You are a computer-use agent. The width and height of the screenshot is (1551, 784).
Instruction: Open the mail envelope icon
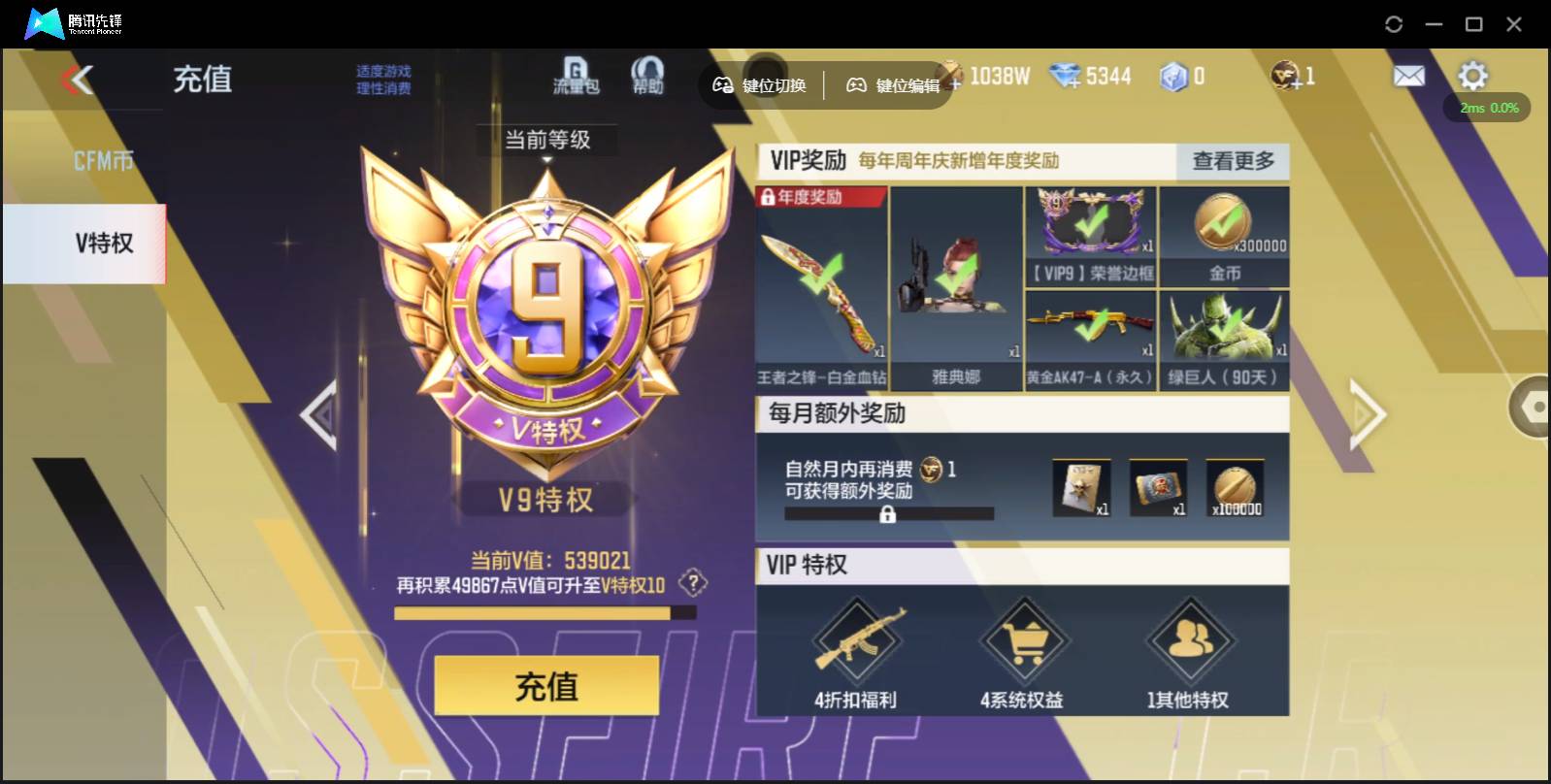pyautogui.click(x=1410, y=75)
